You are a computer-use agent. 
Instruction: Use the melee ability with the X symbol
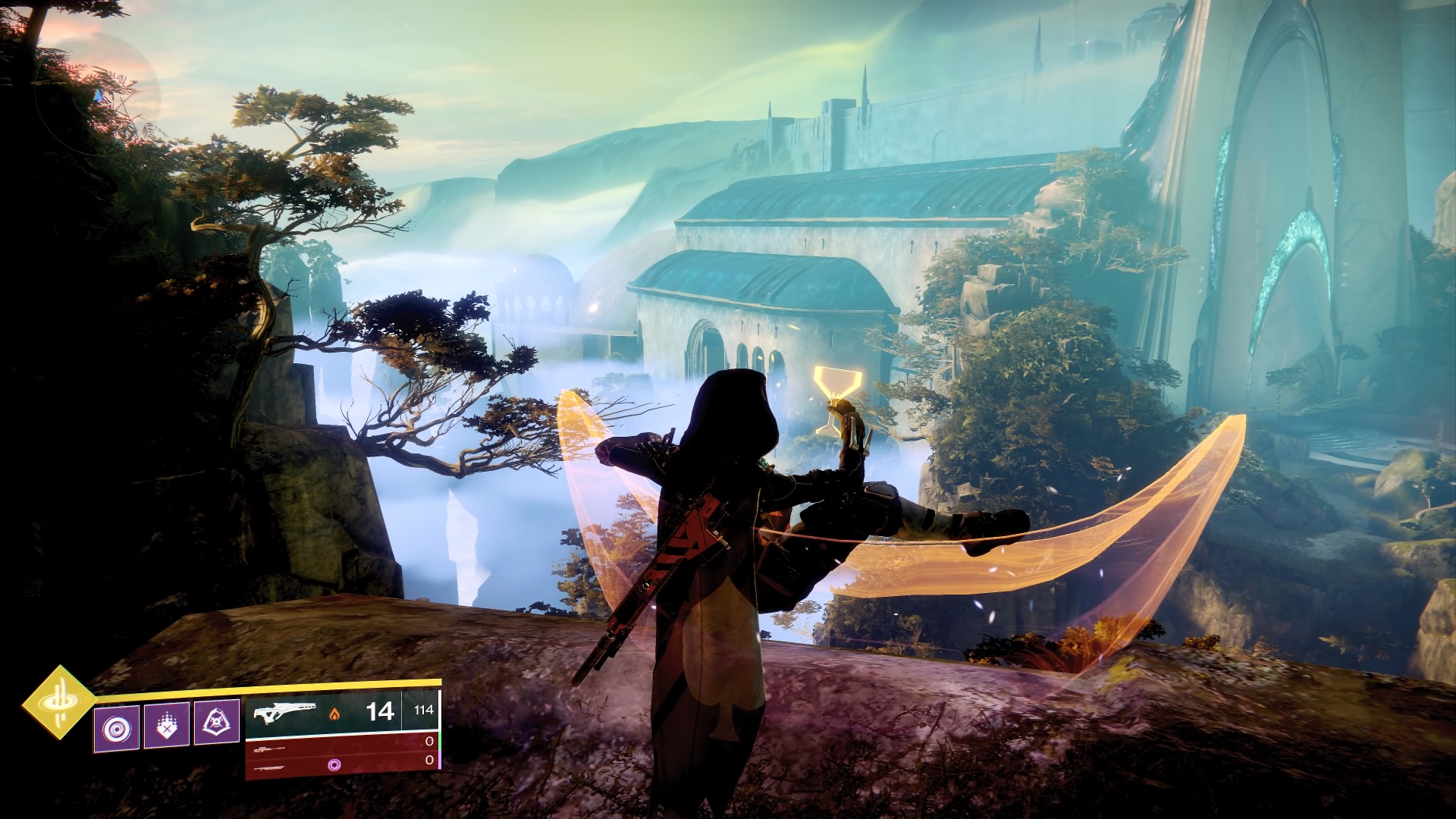pyautogui.click(x=166, y=726)
